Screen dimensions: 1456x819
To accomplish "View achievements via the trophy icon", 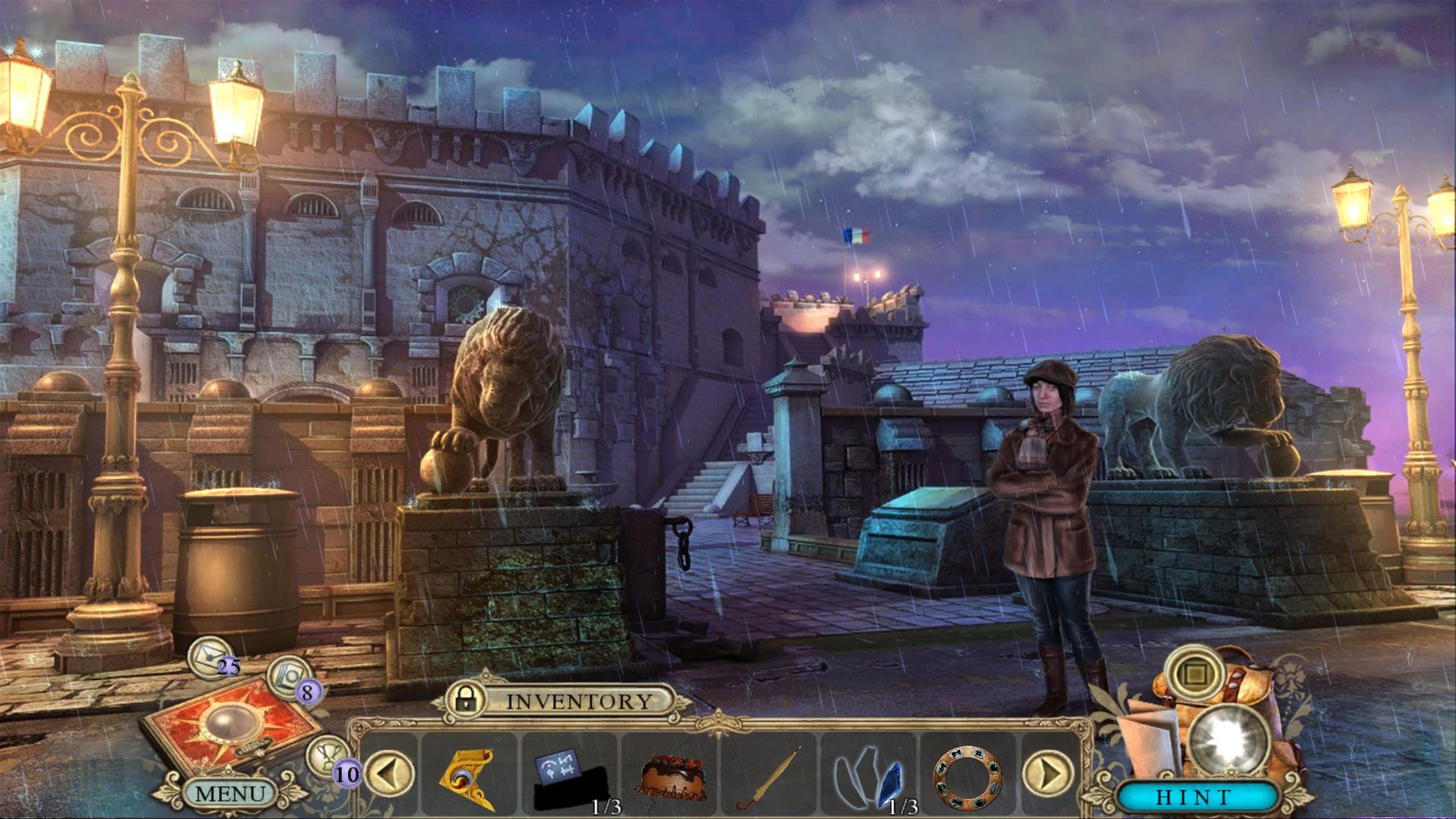I will point(328,755).
